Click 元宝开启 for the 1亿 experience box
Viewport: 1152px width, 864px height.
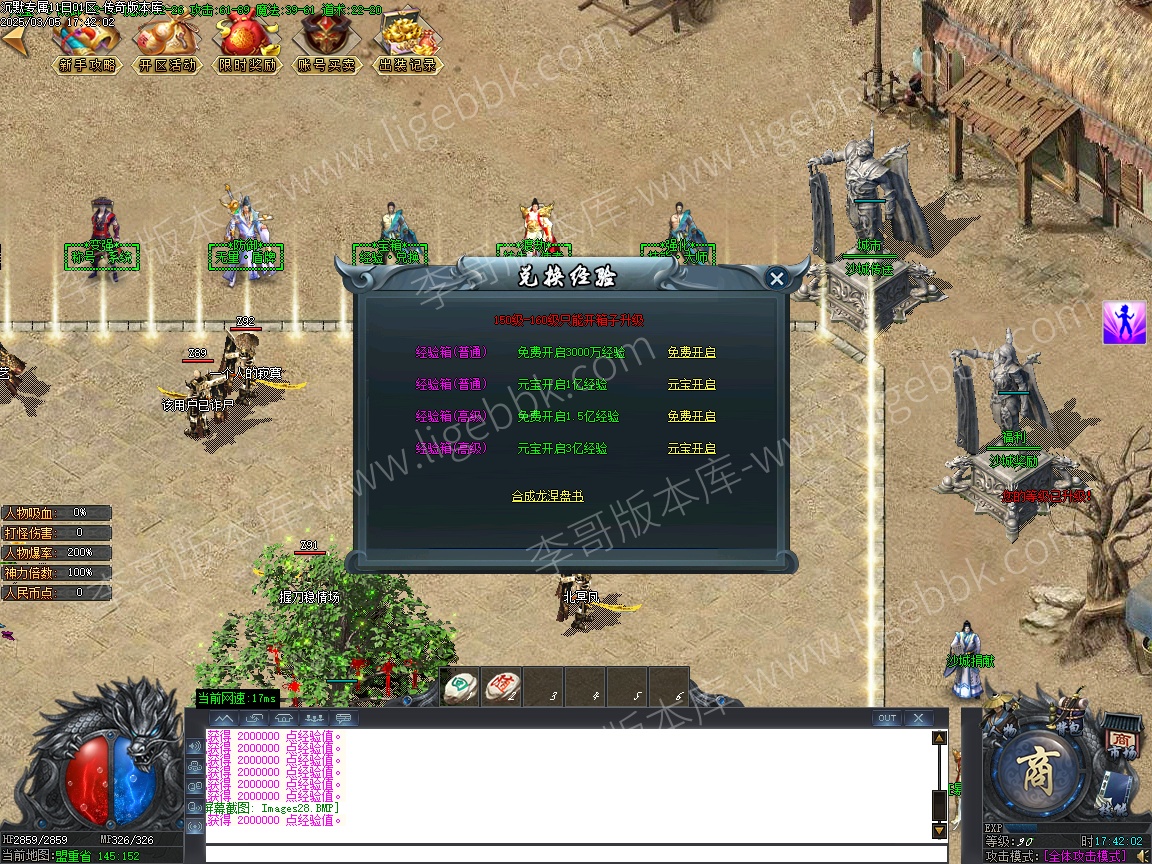point(691,385)
